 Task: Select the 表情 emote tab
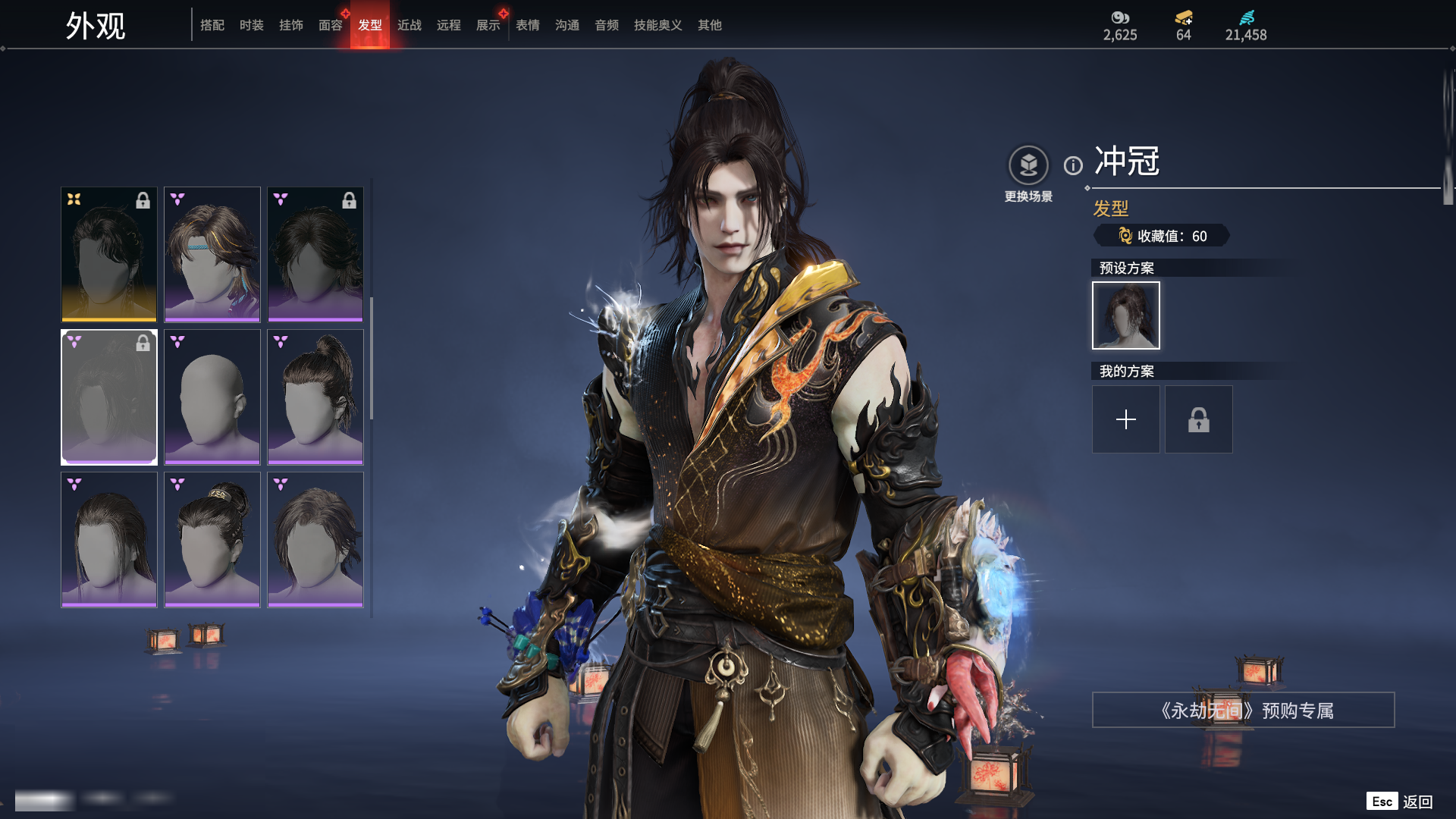coord(528,25)
